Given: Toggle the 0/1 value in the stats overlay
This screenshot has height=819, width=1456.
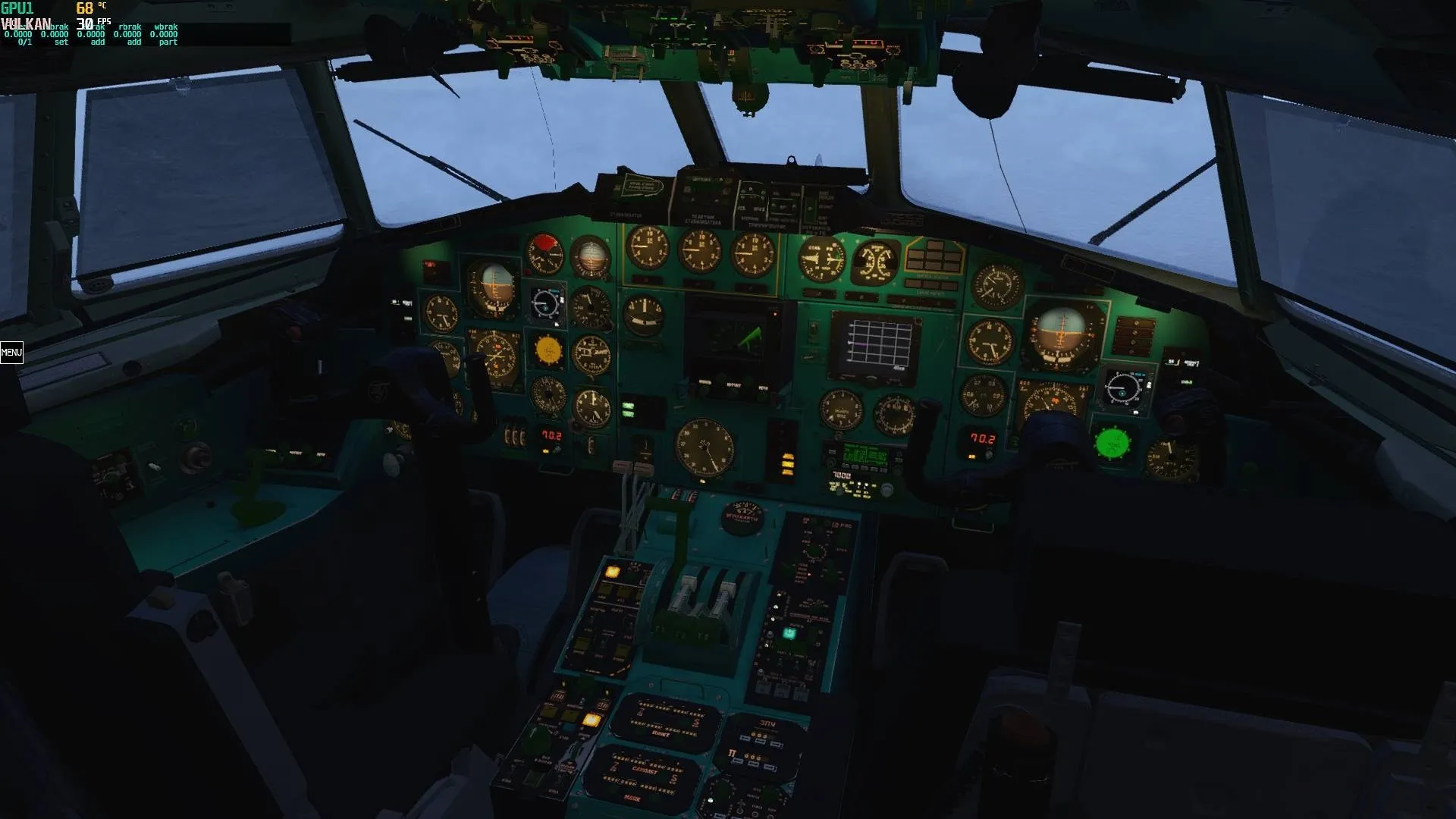Looking at the screenshot, I should [25, 43].
